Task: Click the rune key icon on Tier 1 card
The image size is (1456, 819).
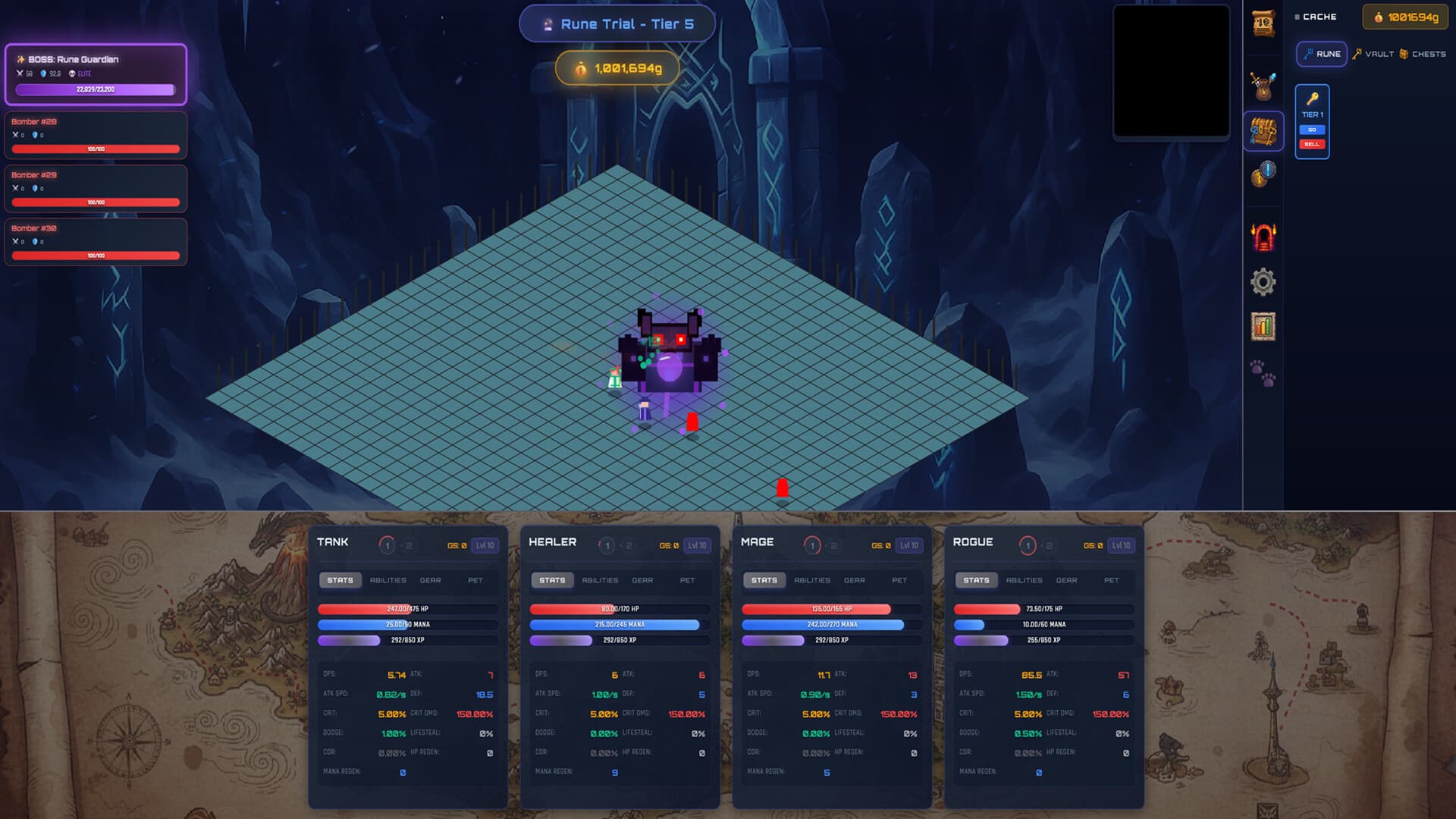Action: (1313, 96)
